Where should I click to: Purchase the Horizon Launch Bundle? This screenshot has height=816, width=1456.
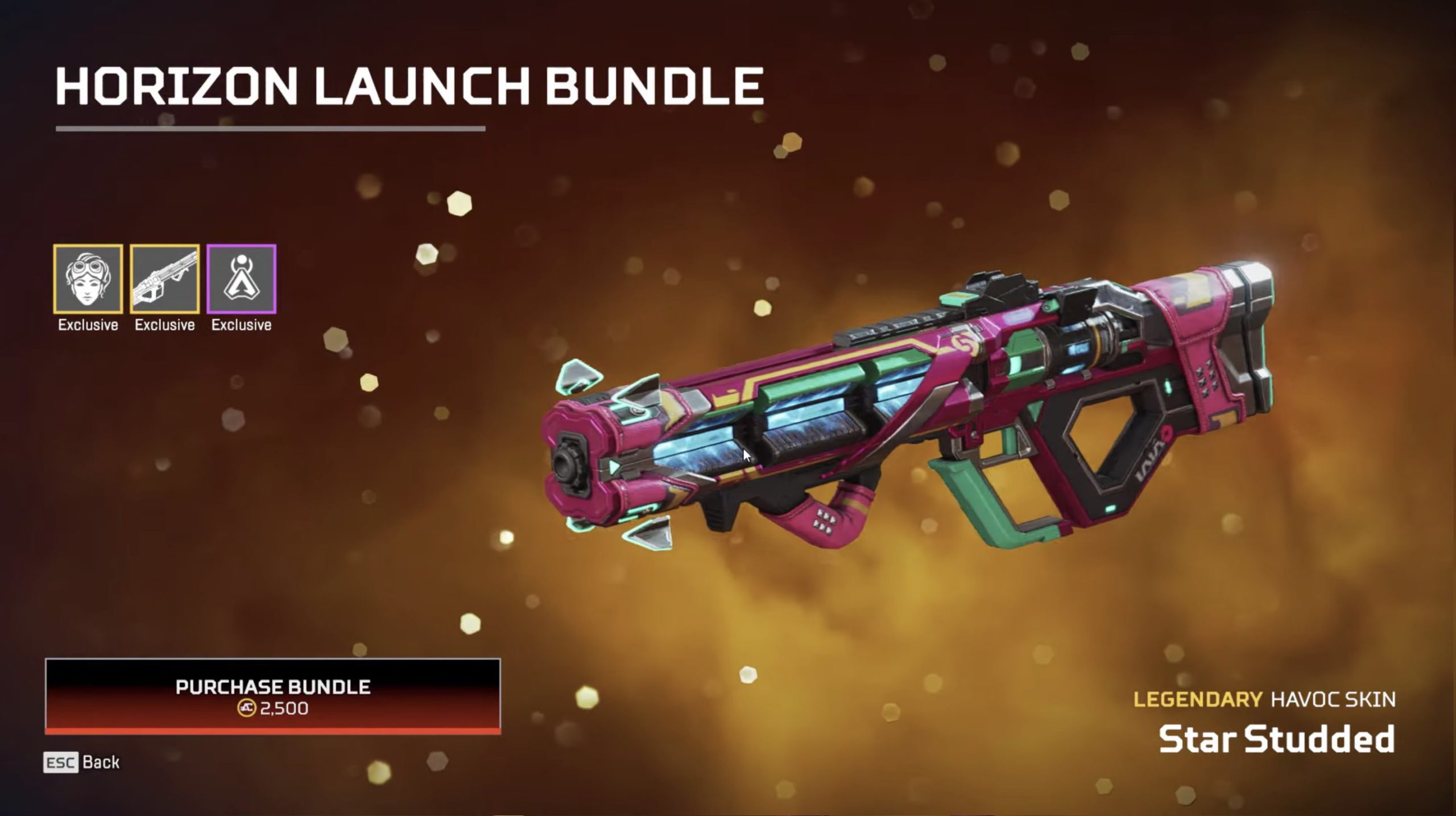273,696
